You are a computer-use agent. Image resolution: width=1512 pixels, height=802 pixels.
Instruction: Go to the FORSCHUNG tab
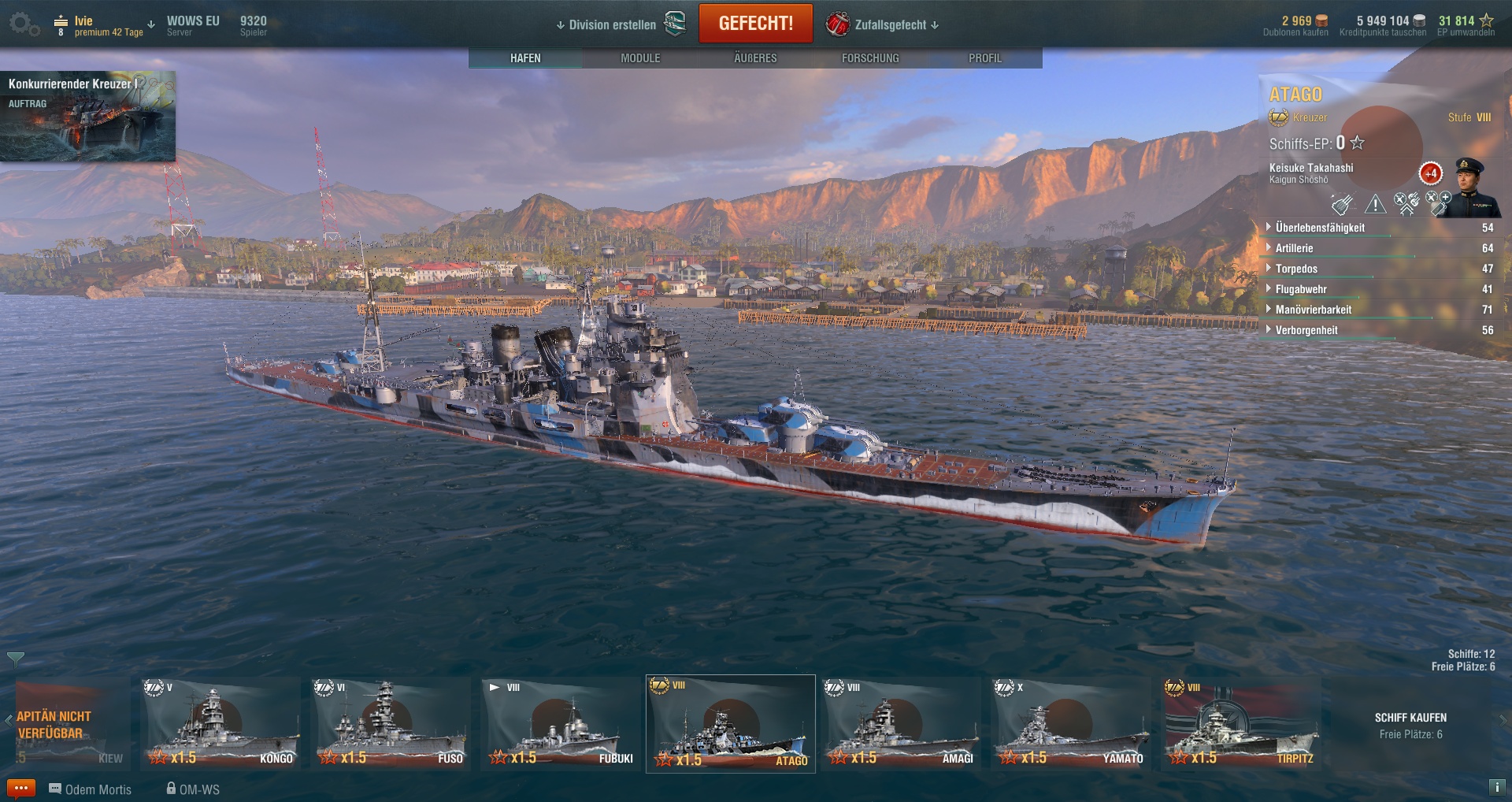click(870, 58)
